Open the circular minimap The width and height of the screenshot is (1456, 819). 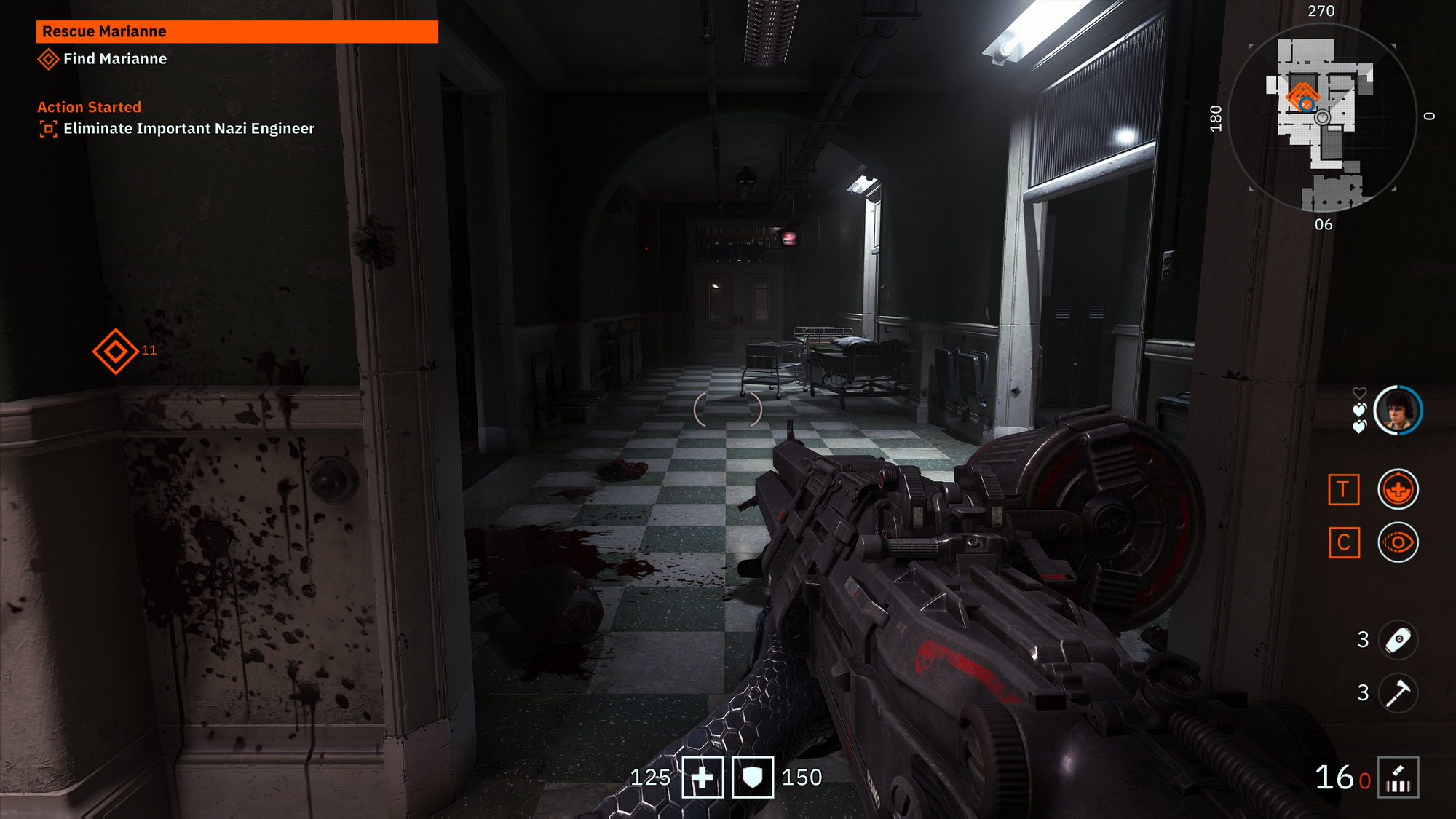click(x=1321, y=116)
